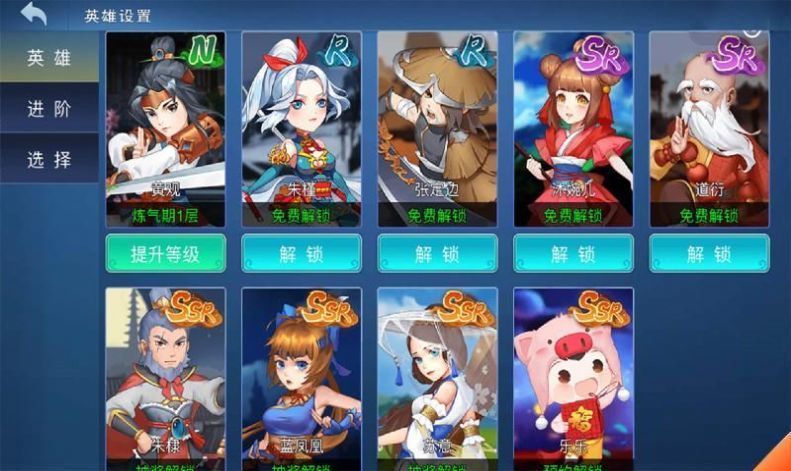Unlock the hero 道衍 with 解锁

click(x=709, y=254)
